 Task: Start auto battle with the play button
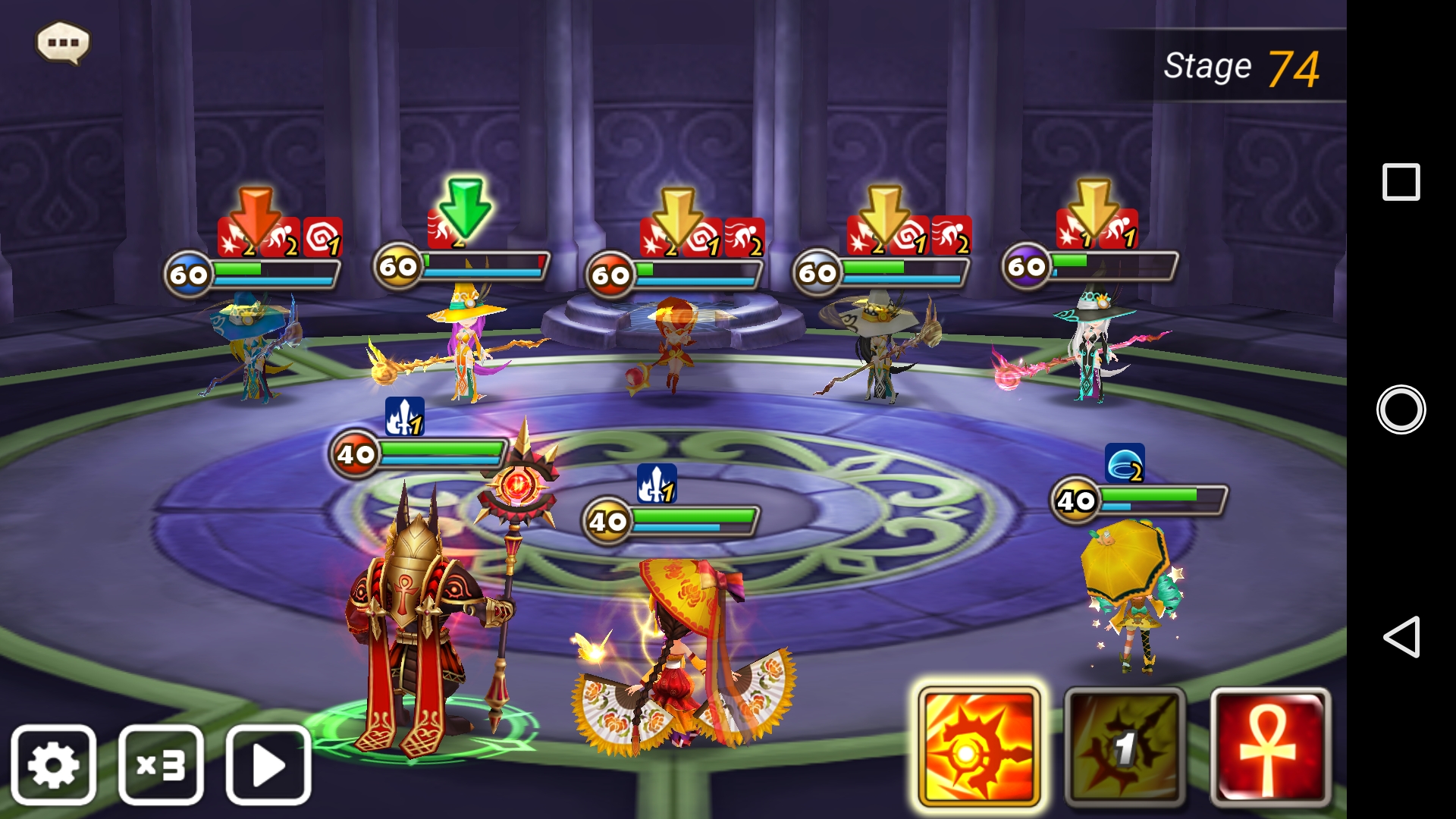pyautogui.click(x=268, y=764)
